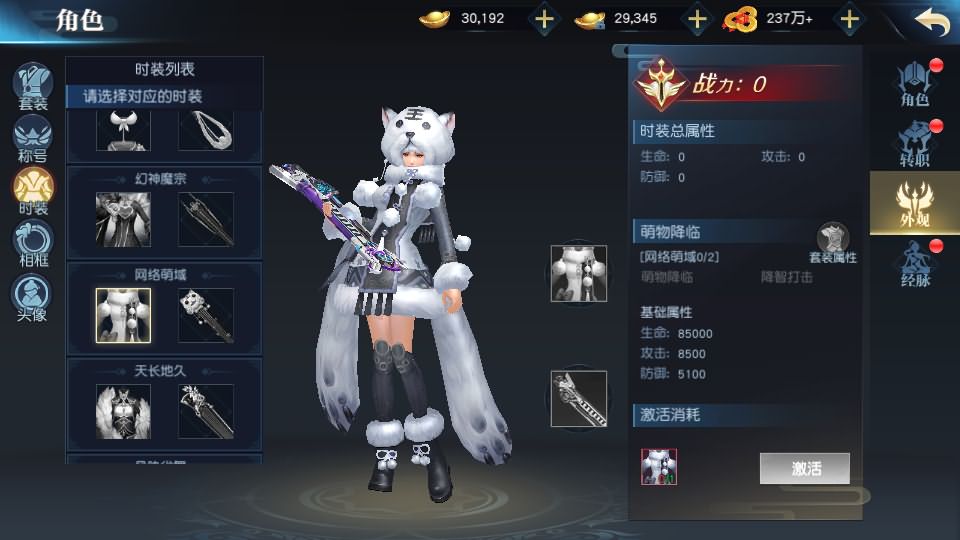960x540 pixels.
Task: Select the 网络萌域 weapon skin
Action: 206,315
